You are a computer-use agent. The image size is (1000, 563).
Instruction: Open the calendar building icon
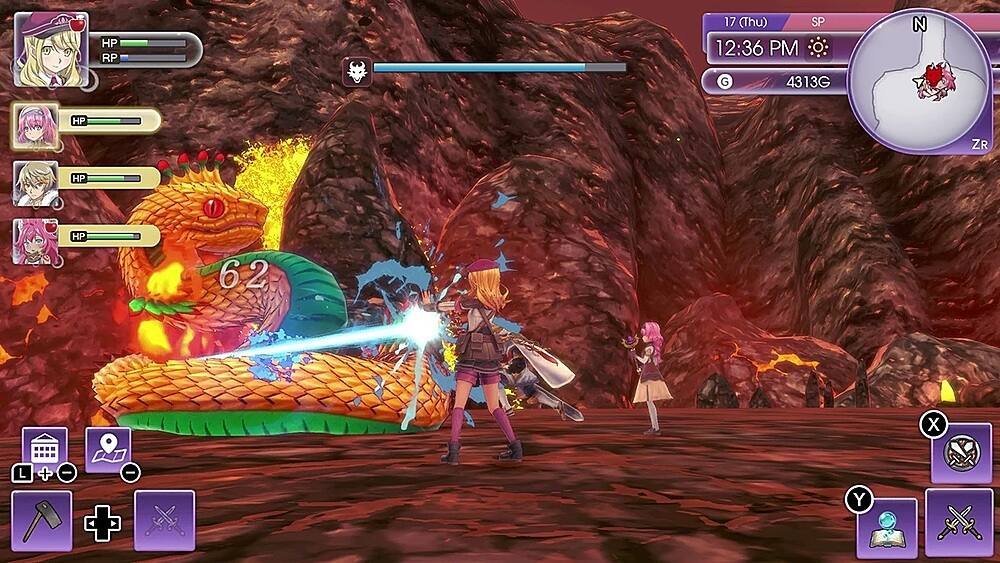tap(45, 449)
